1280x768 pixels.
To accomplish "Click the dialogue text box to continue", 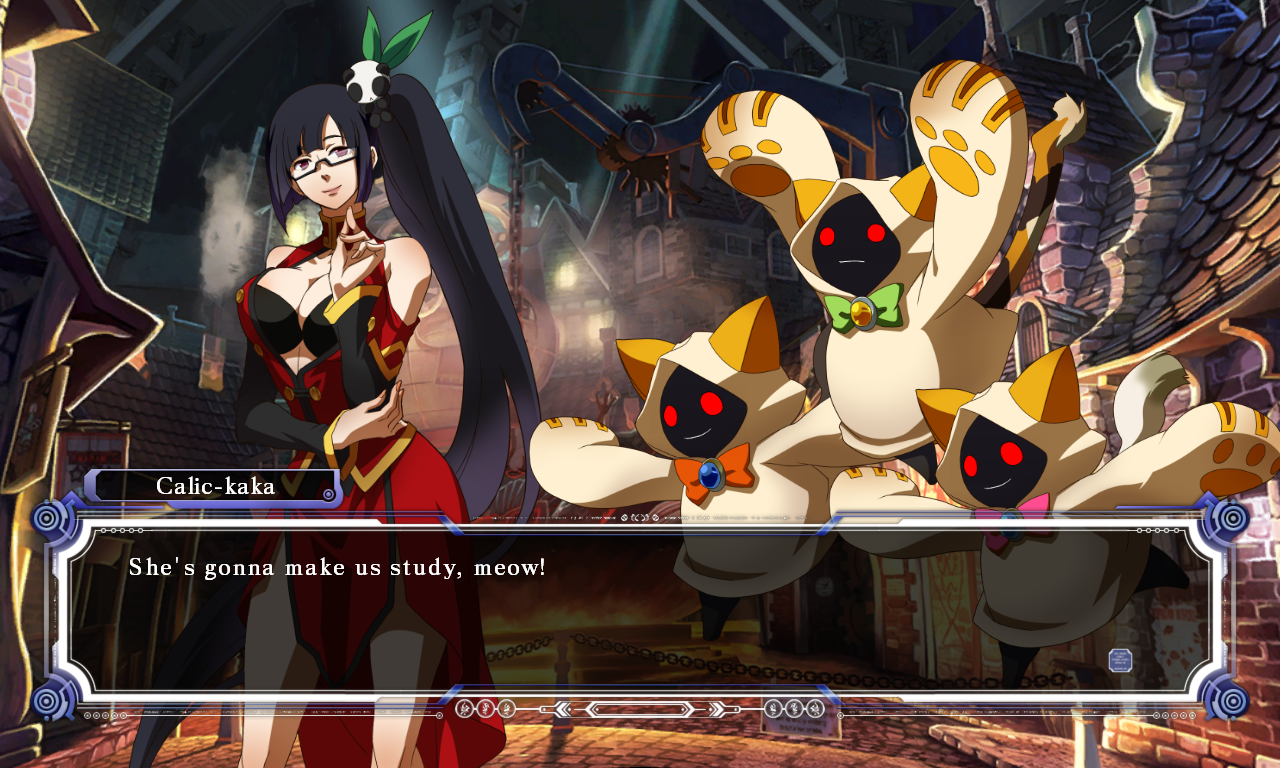I will point(640,610).
